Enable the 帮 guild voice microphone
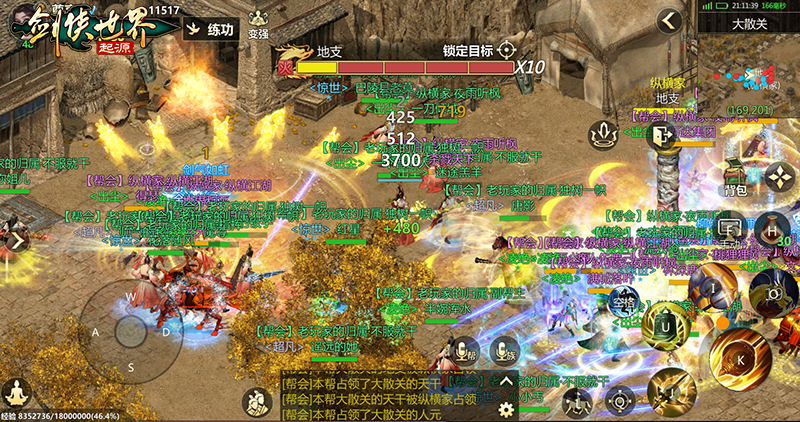The width and height of the screenshot is (800, 422). [x=464, y=351]
